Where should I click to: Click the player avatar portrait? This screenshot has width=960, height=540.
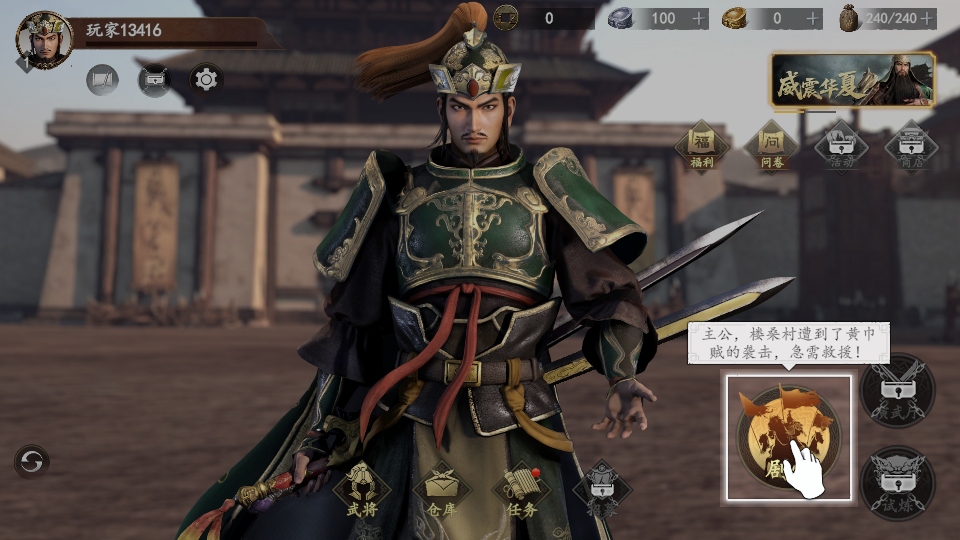pos(44,40)
